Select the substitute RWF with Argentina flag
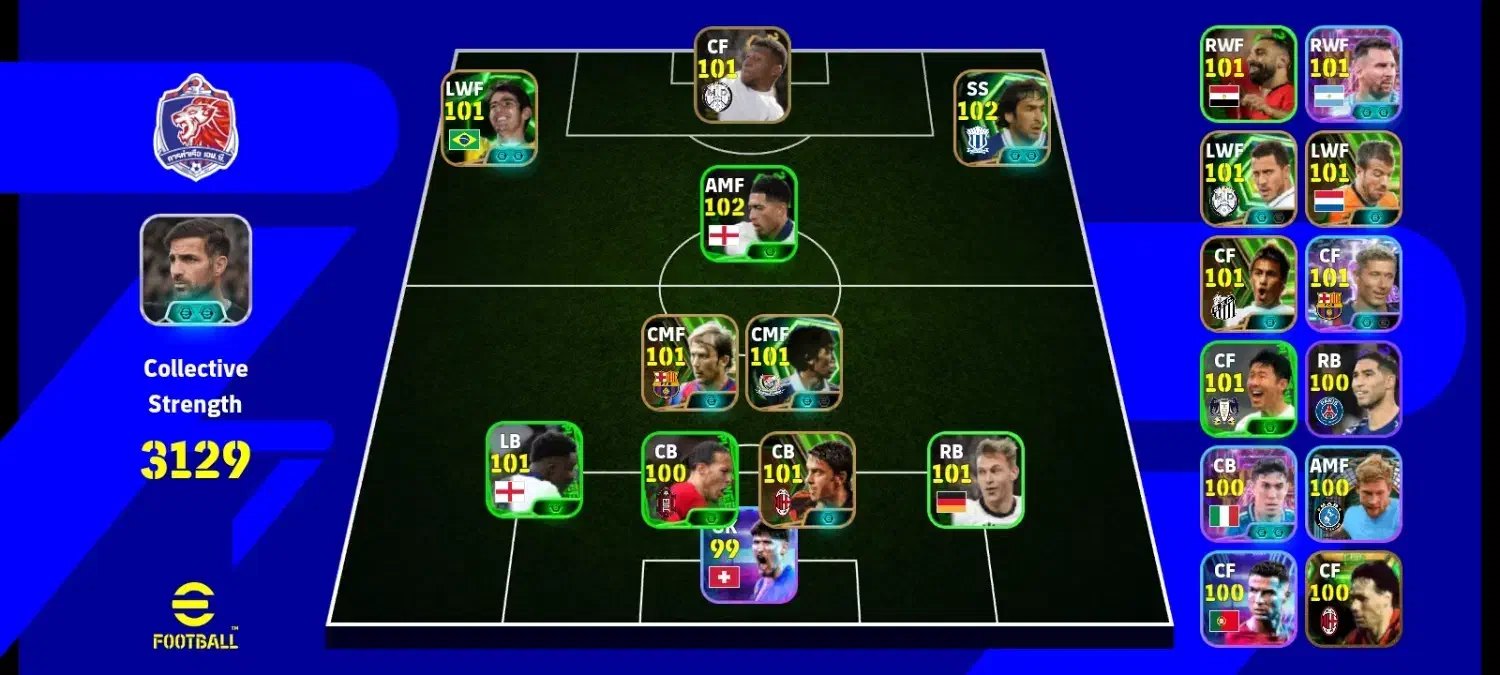The image size is (1500, 675). tap(1353, 74)
